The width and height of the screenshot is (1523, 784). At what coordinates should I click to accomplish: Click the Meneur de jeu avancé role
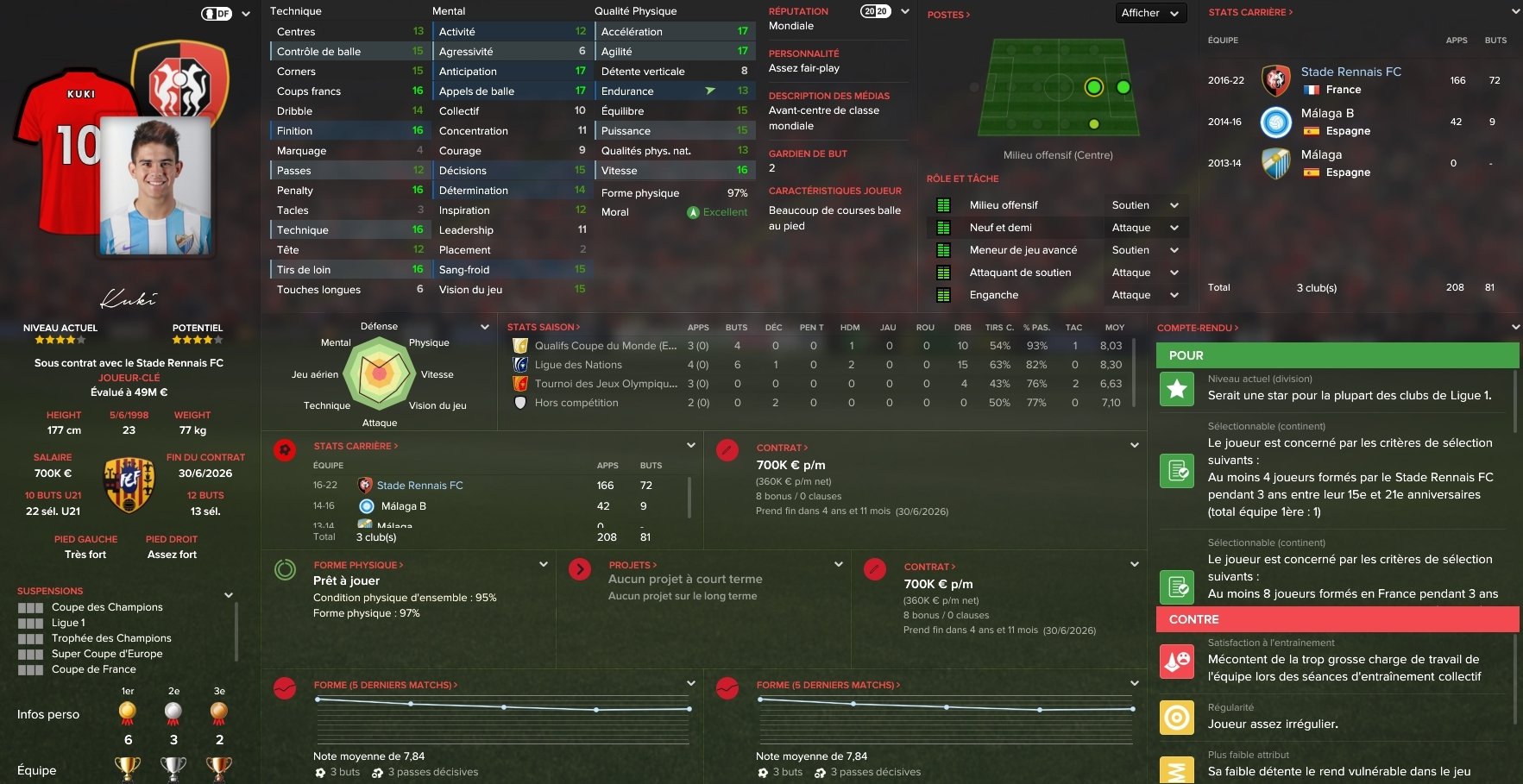pyautogui.click(x=1023, y=250)
